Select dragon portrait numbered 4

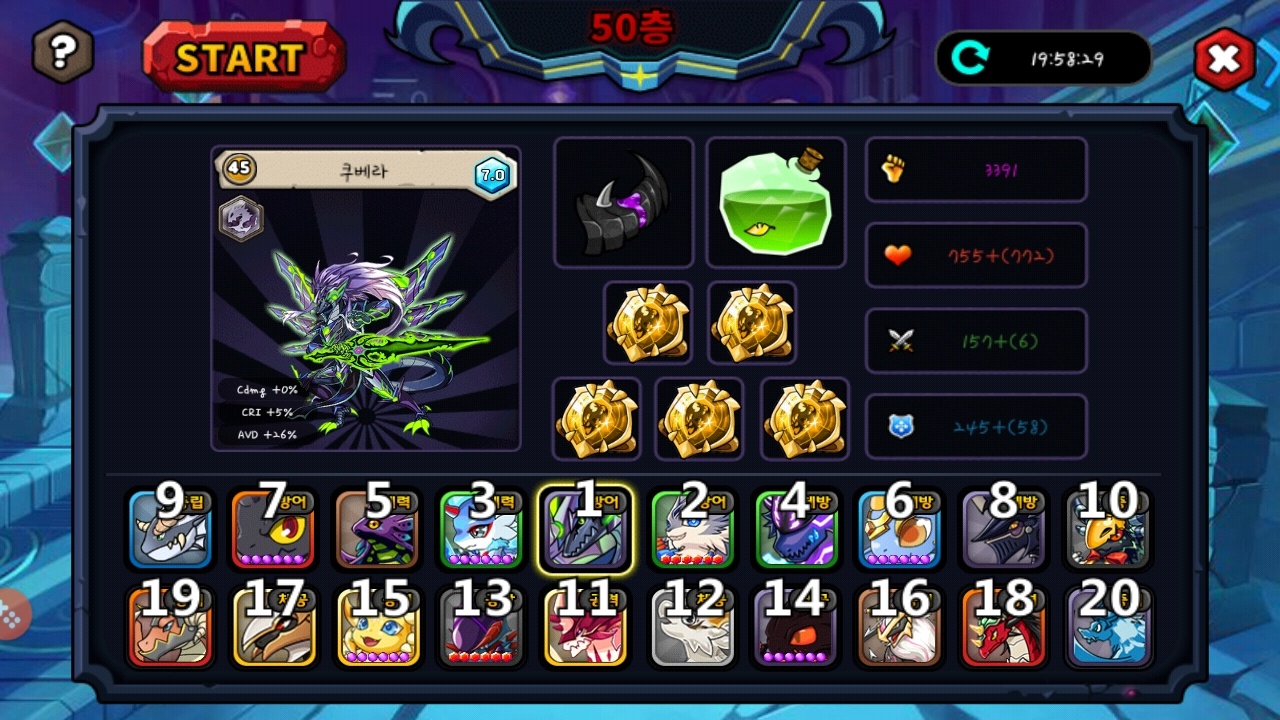click(796, 530)
